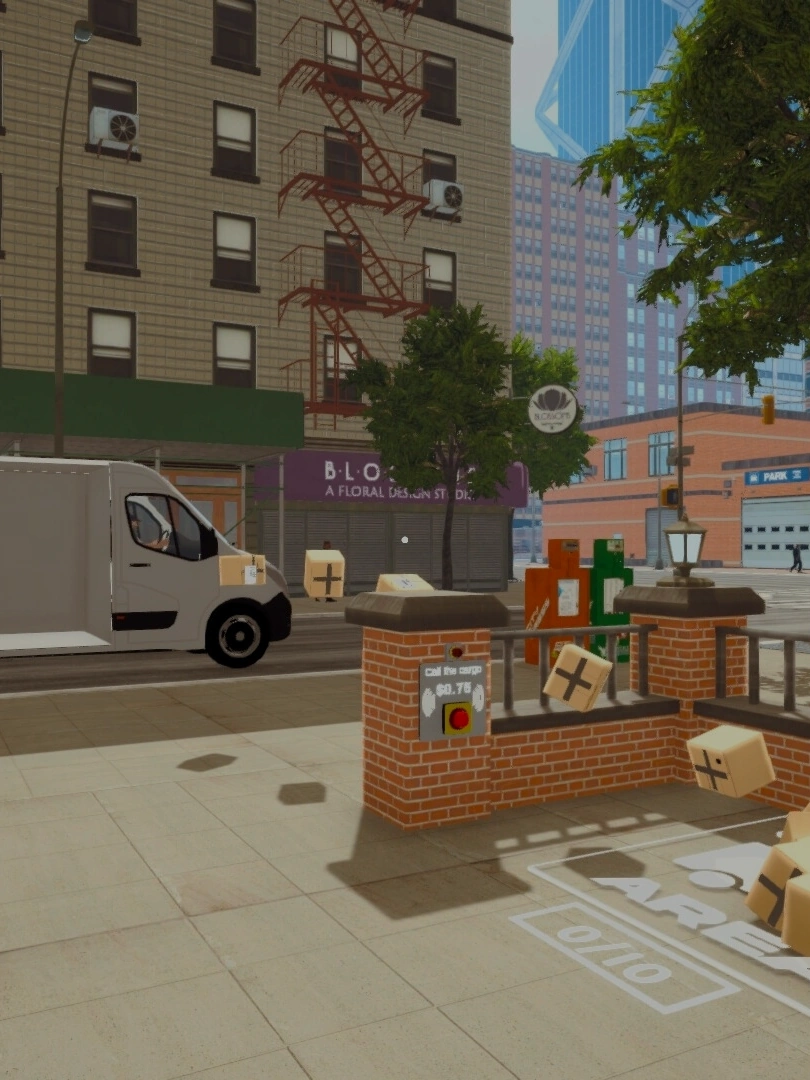Screen dimensions: 810x1080
Task: Hit the red Call the cargo button
Action: pyautogui.click(x=458, y=718)
